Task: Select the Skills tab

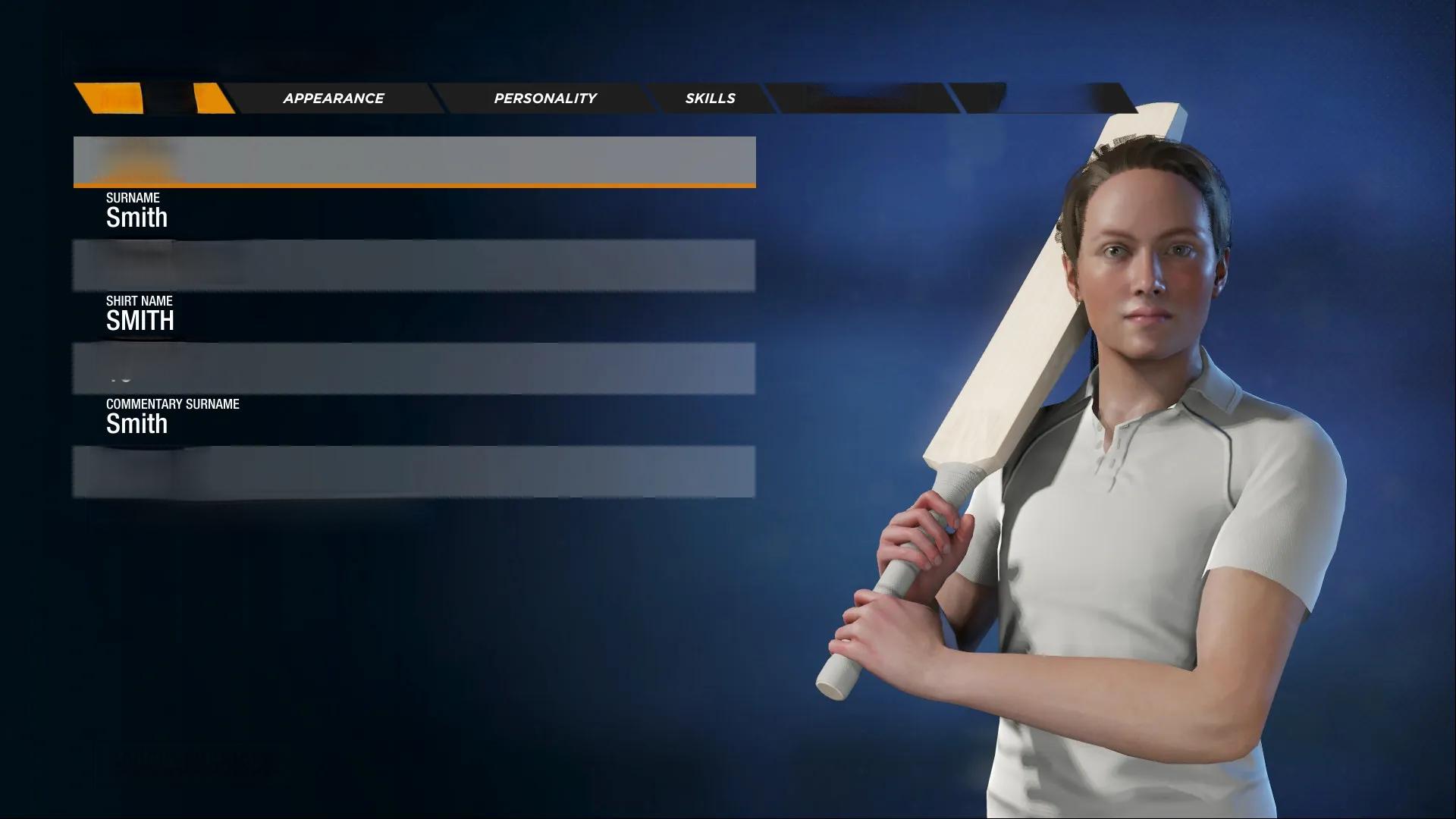Action: pos(710,99)
